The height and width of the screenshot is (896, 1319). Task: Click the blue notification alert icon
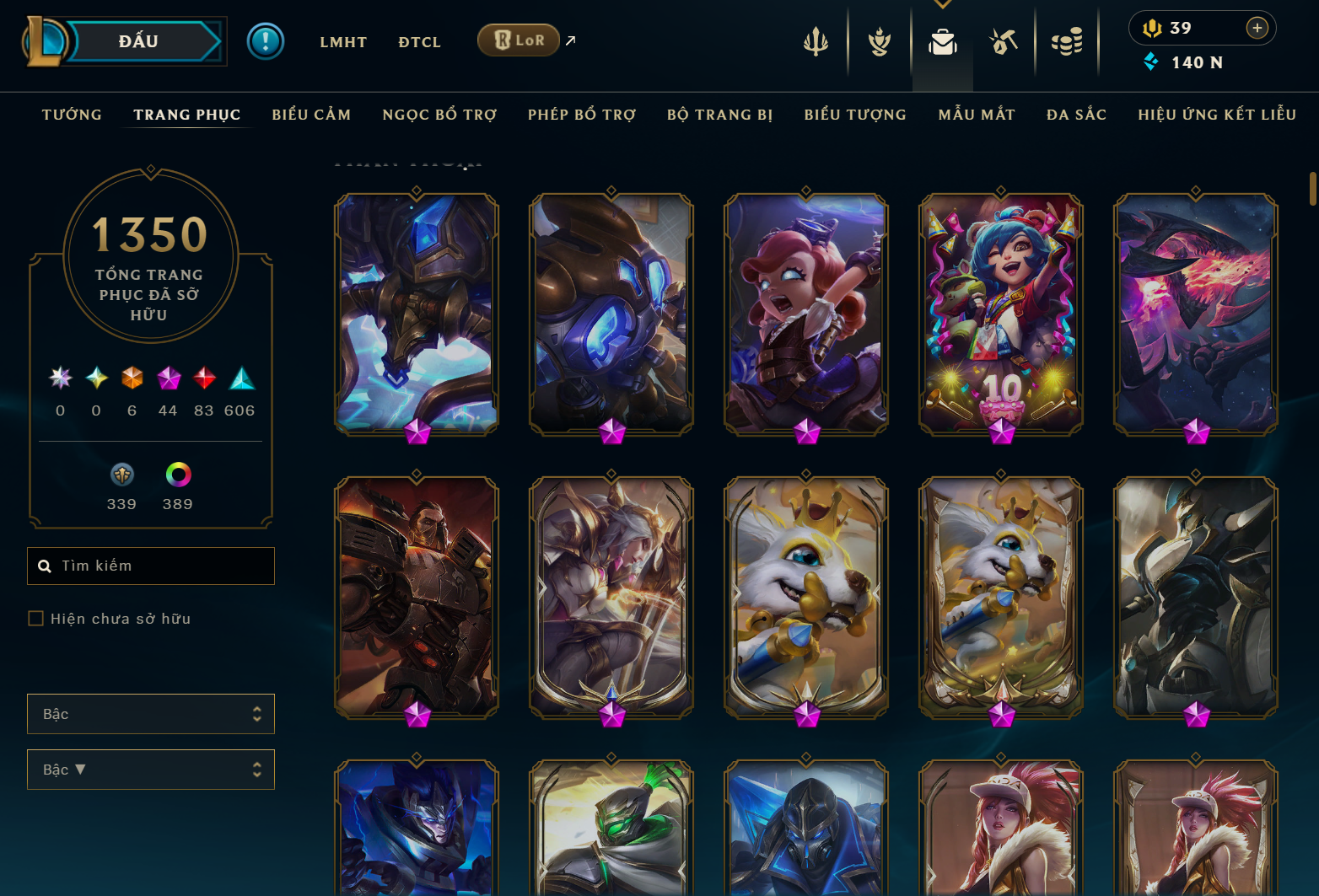[265, 40]
